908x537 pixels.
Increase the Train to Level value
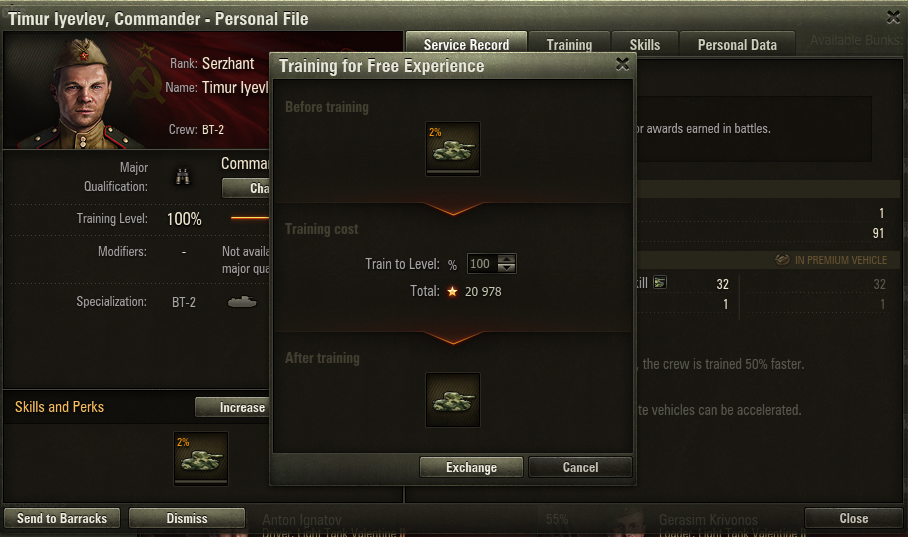pyautogui.click(x=507, y=259)
